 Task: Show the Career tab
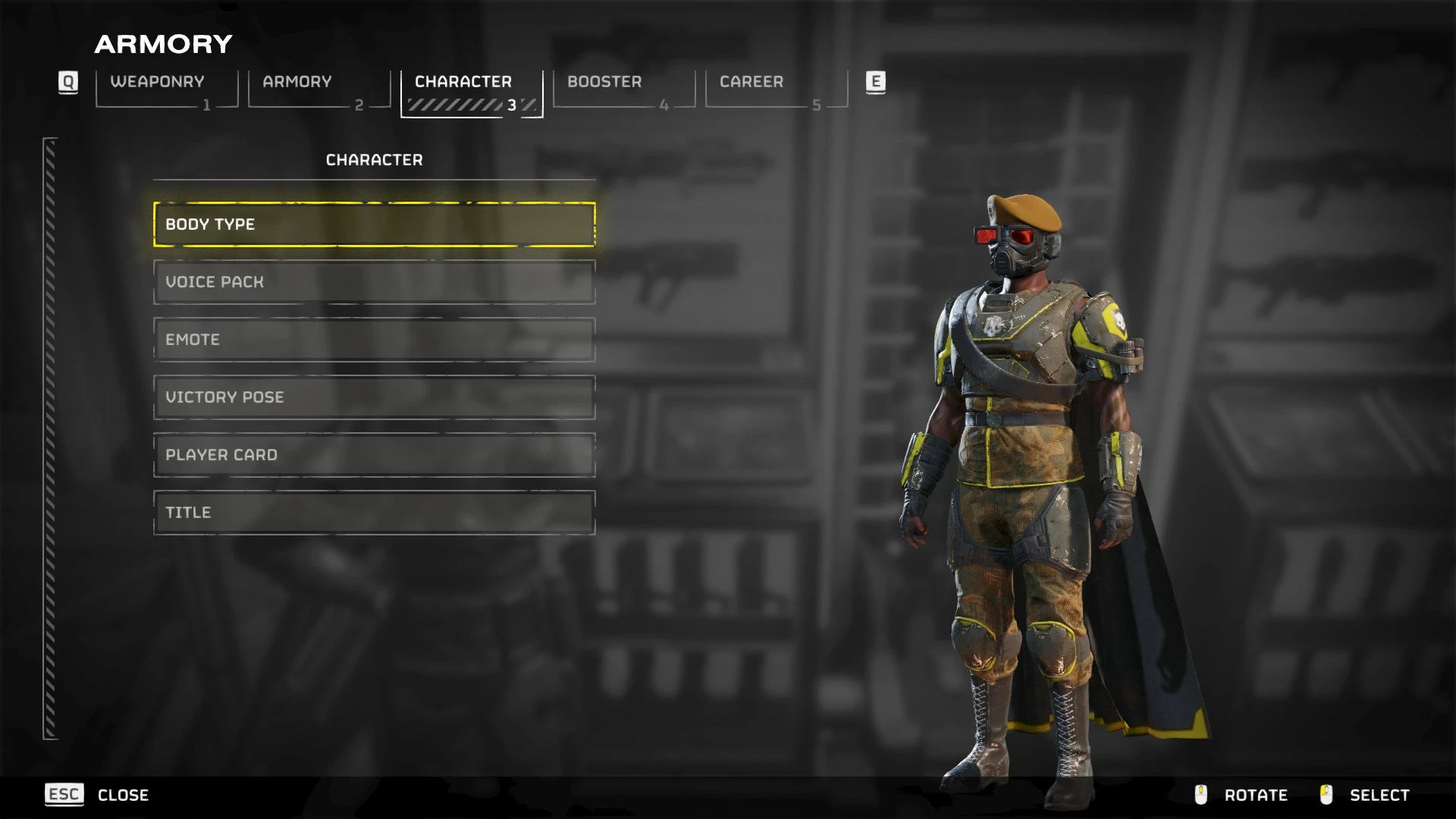[x=777, y=89]
